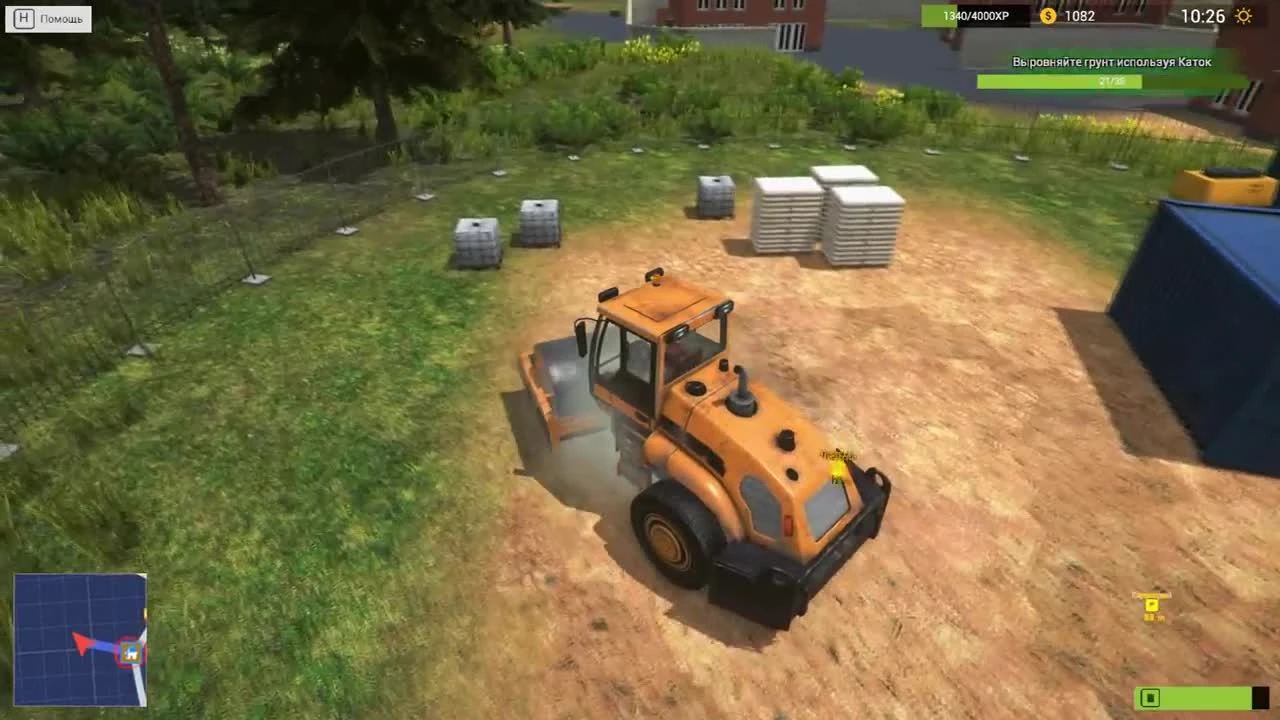Select the money amount 1082
Viewport: 1280px width, 720px height.
click(1079, 16)
